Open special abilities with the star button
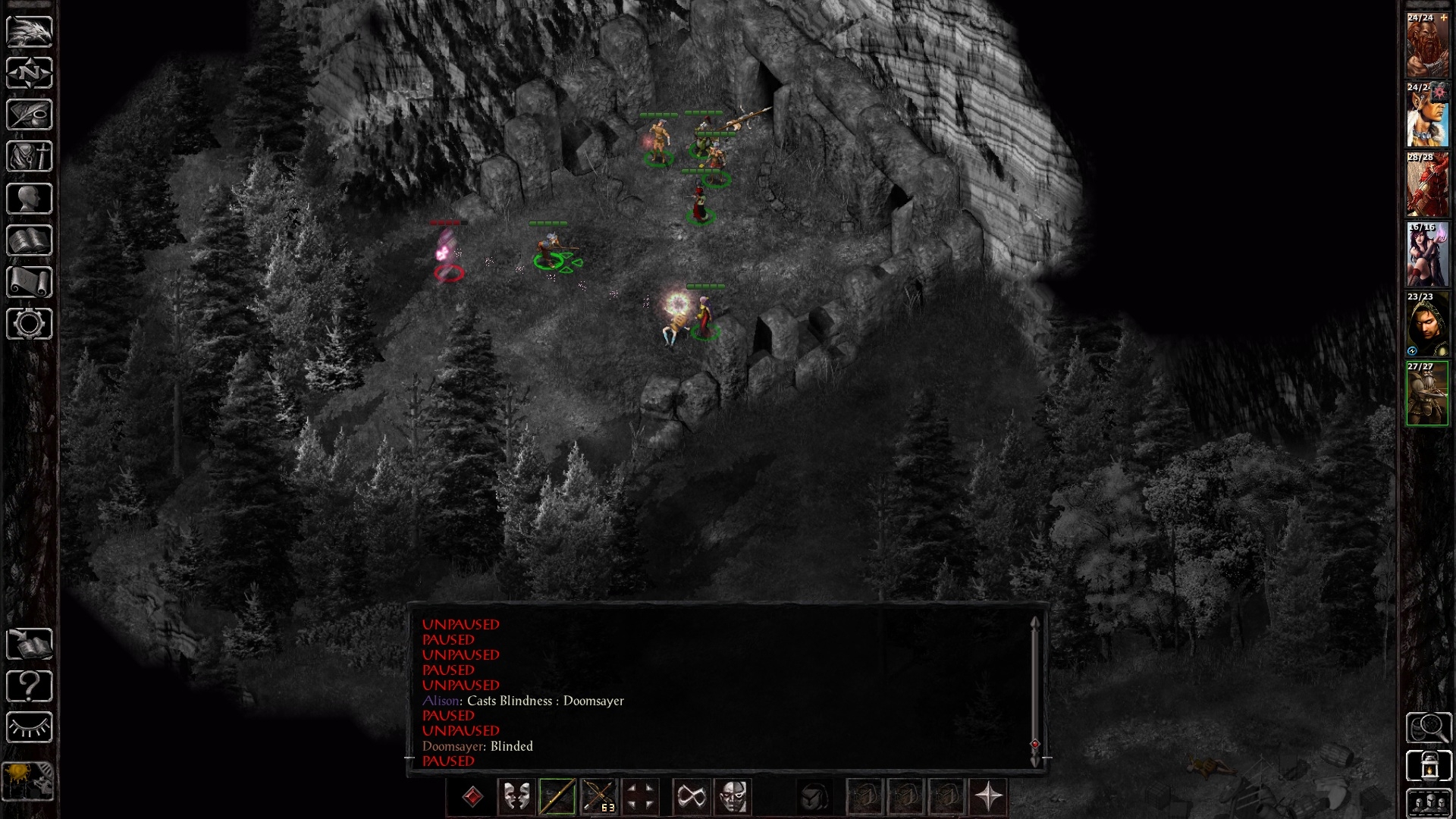The width and height of the screenshot is (1456, 819). 989,797
